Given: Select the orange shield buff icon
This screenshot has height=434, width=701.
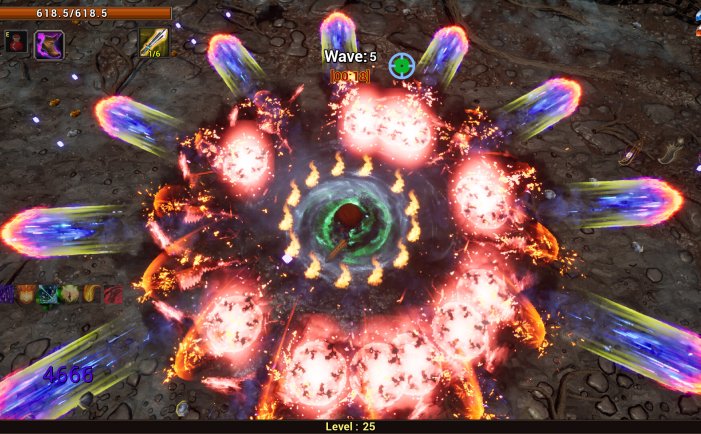Looking at the screenshot, I should [25, 294].
